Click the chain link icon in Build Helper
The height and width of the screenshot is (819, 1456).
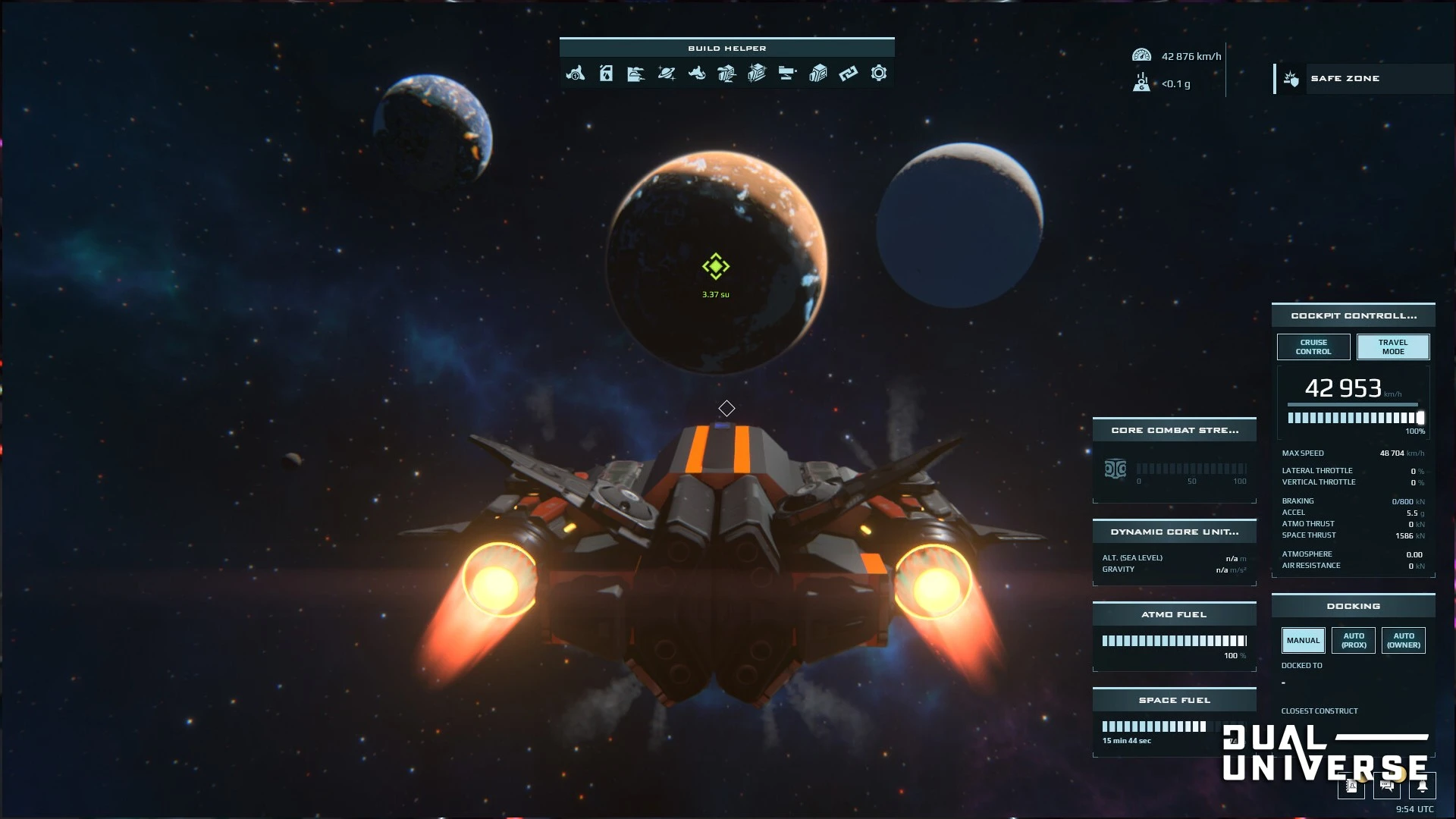tap(848, 74)
